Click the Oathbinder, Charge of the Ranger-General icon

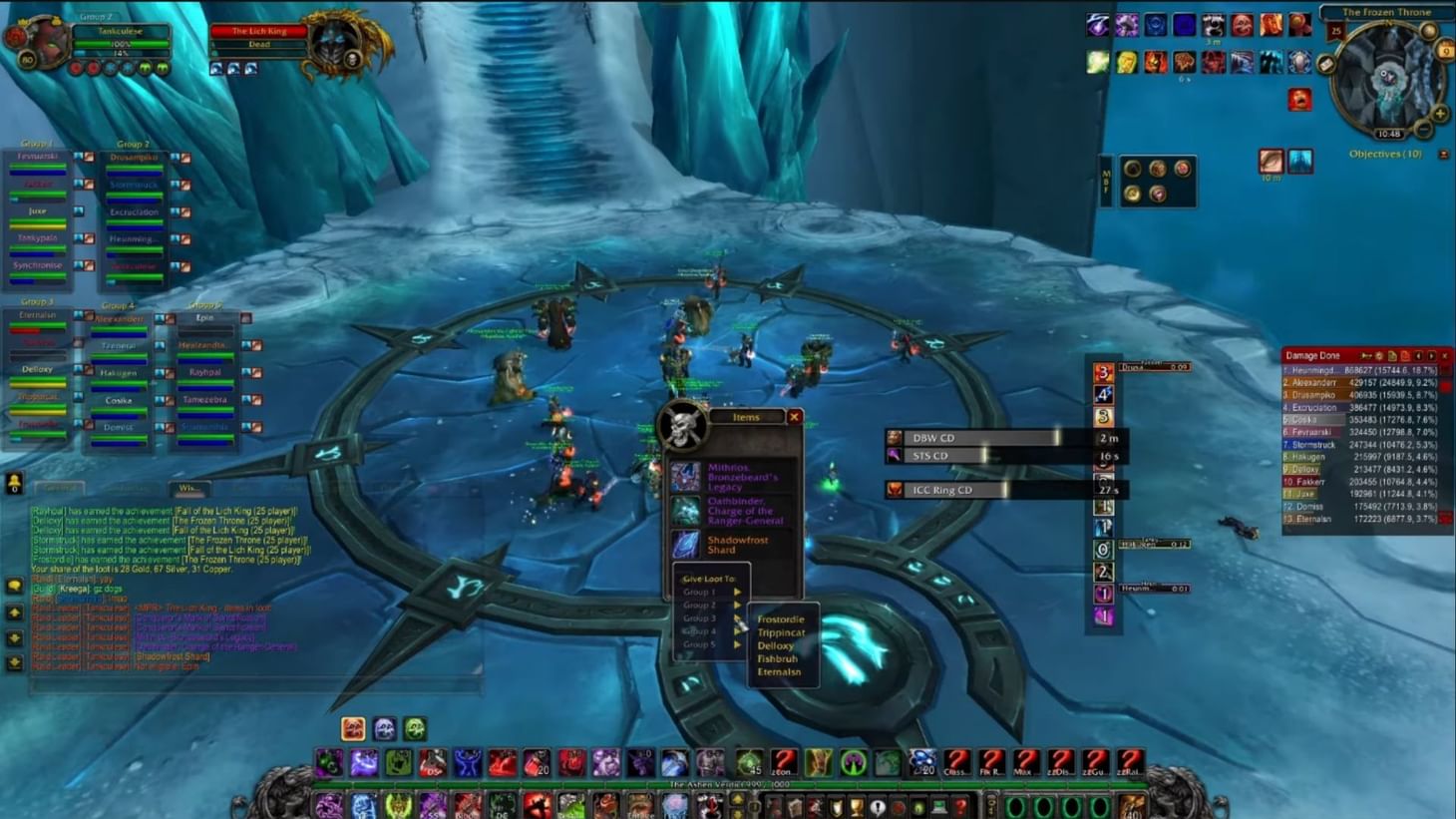pos(685,510)
